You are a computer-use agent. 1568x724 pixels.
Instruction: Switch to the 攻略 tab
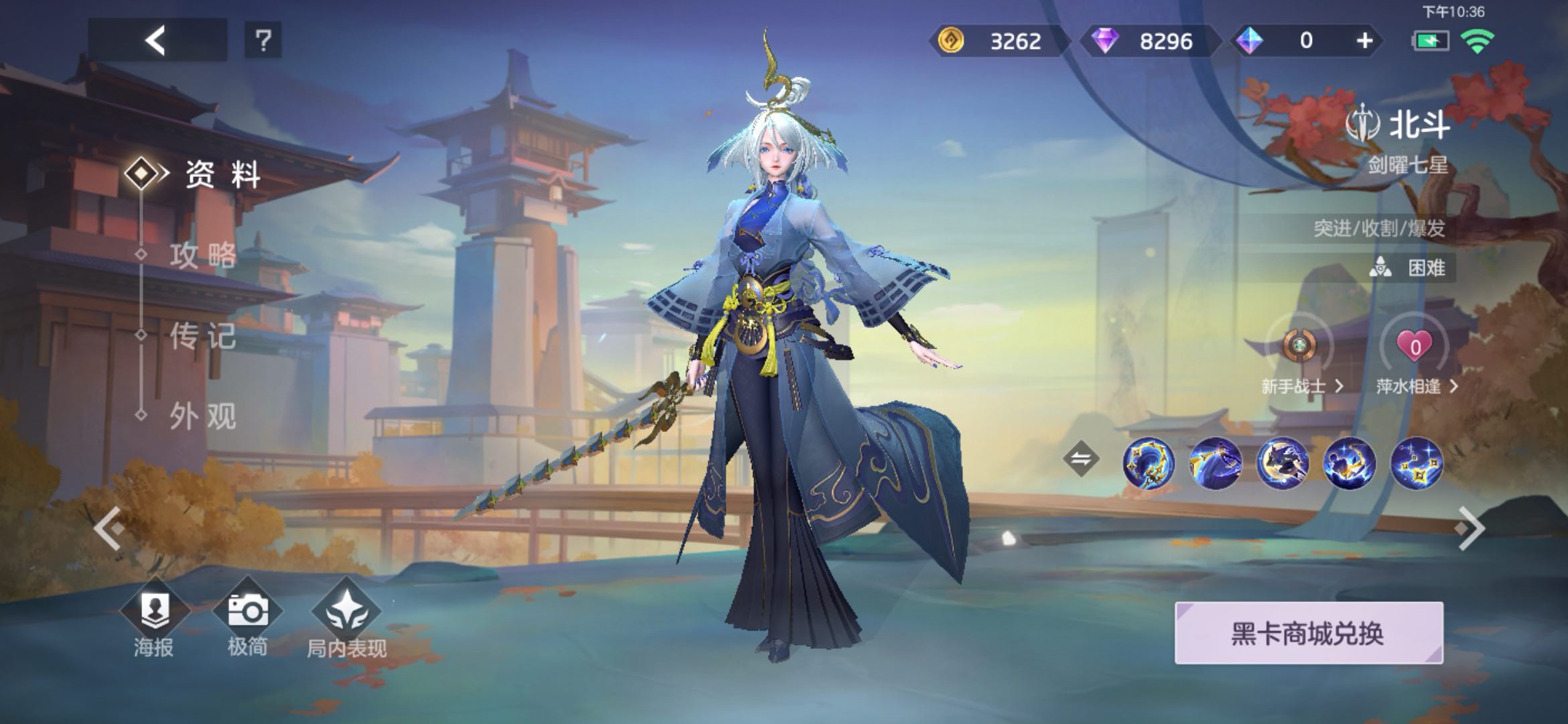(x=202, y=255)
